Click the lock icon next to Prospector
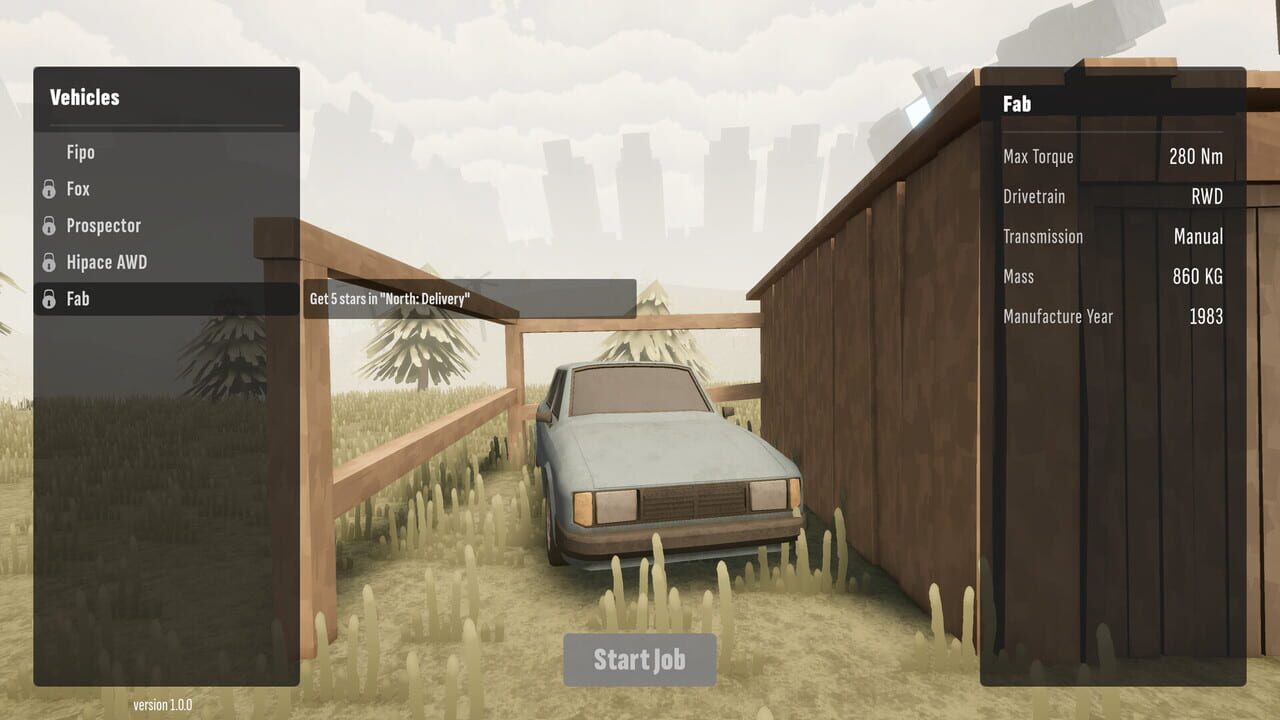Image resolution: width=1280 pixels, height=720 pixels. (x=48, y=225)
